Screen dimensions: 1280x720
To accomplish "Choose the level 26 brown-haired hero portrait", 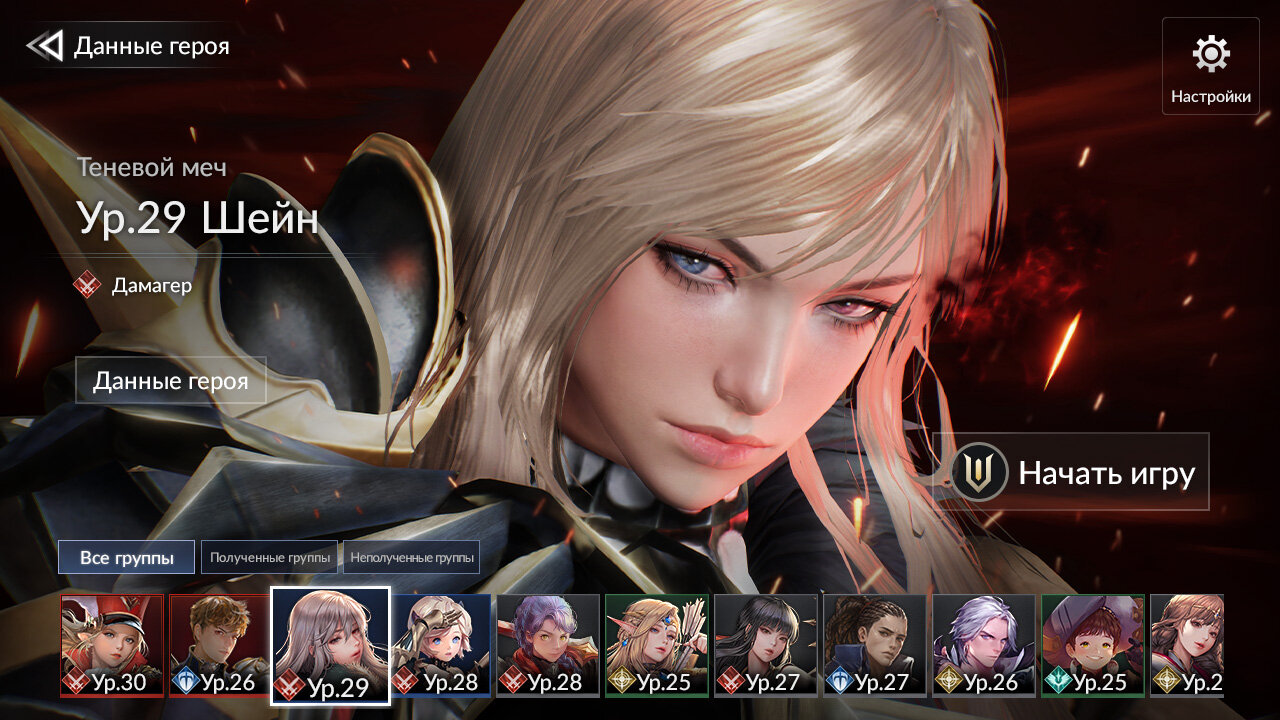I will tap(219, 644).
